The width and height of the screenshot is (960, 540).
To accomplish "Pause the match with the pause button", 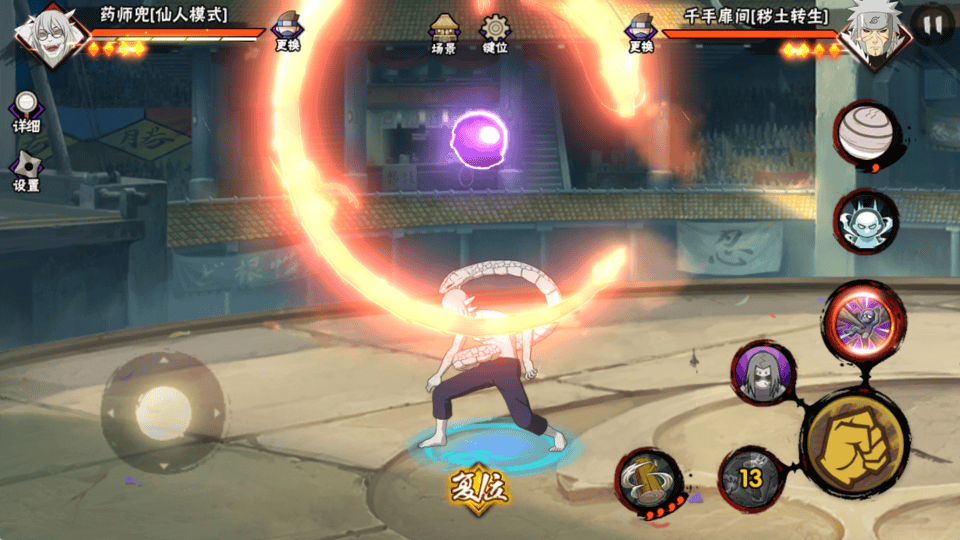I will click(x=932, y=24).
